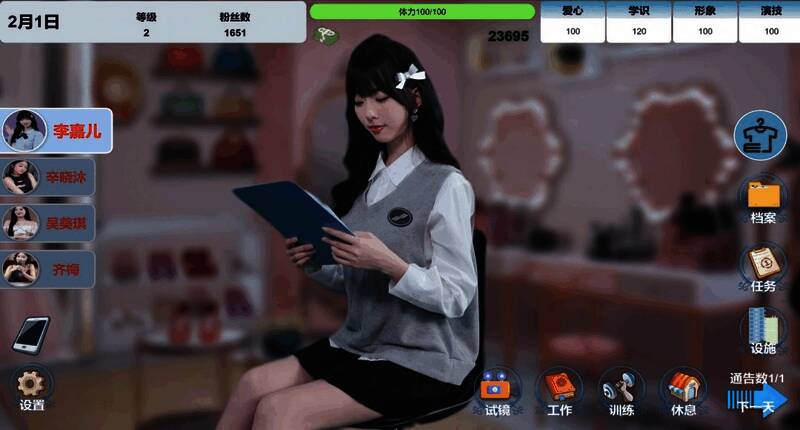Choose the 工作 work action
Viewport: 800px width, 430px height.
pyautogui.click(x=559, y=391)
